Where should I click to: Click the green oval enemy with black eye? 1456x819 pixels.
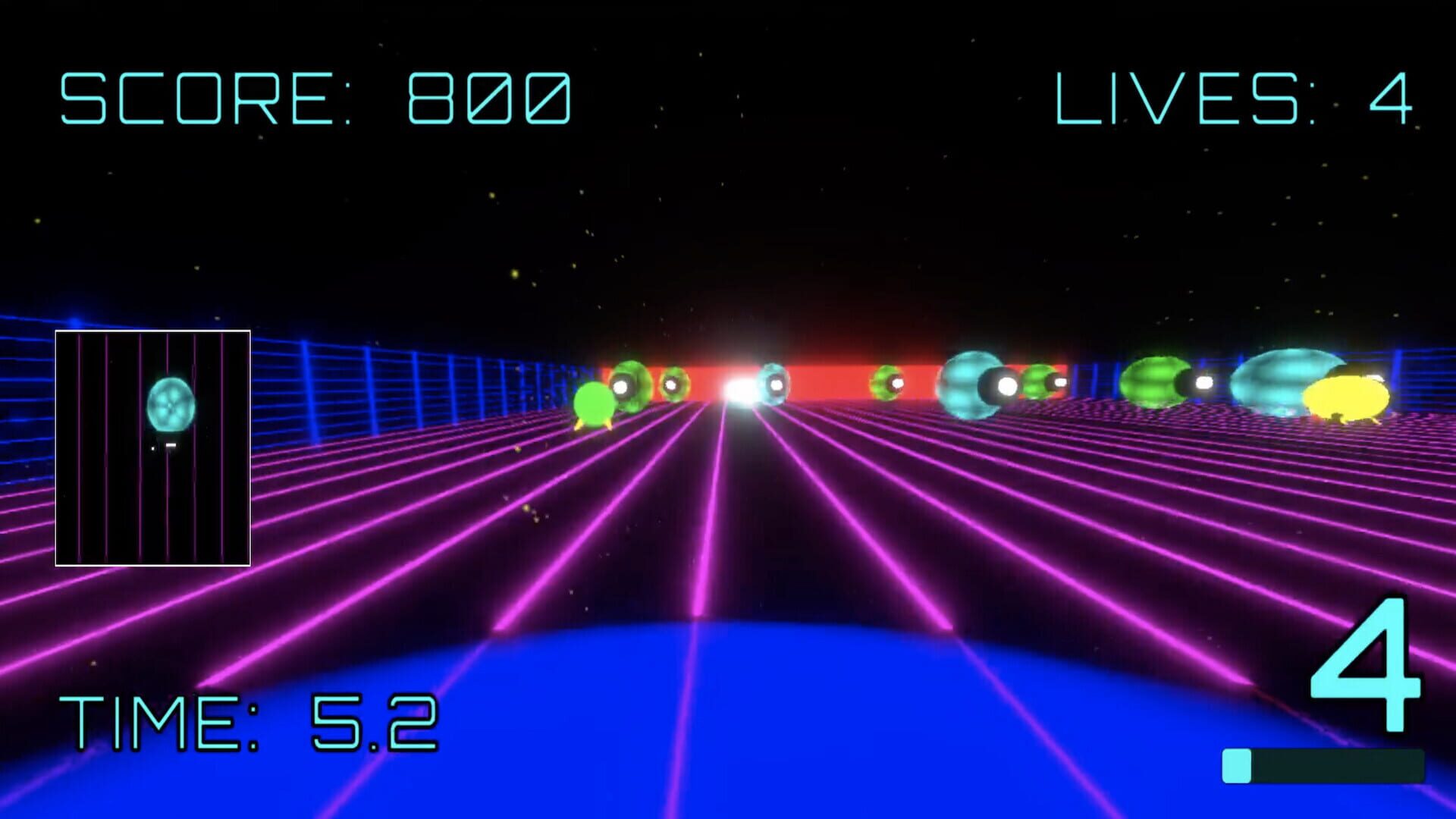coord(1156,381)
